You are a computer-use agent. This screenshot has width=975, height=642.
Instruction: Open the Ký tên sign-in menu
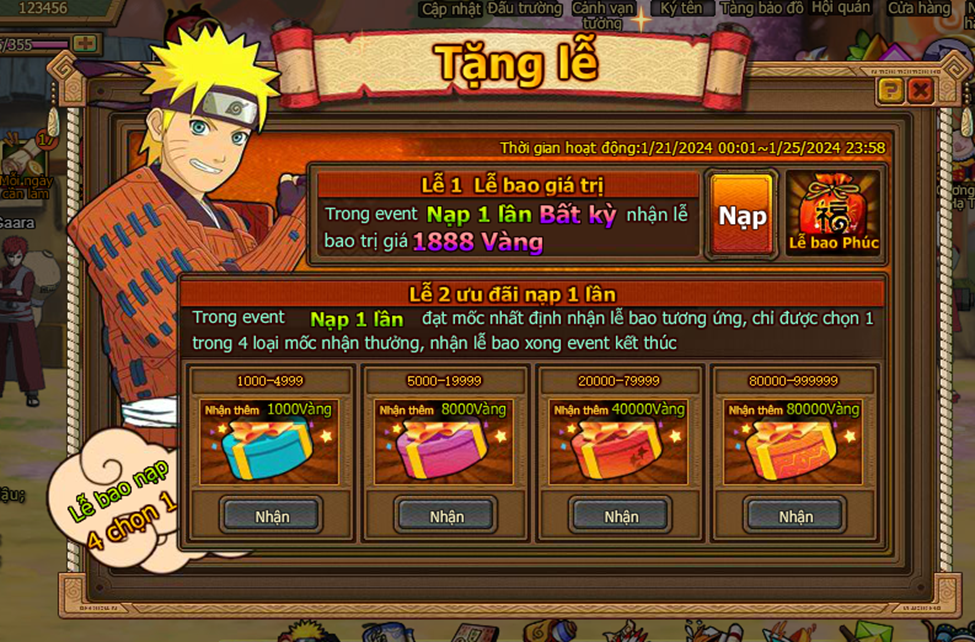(x=681, y=8)
